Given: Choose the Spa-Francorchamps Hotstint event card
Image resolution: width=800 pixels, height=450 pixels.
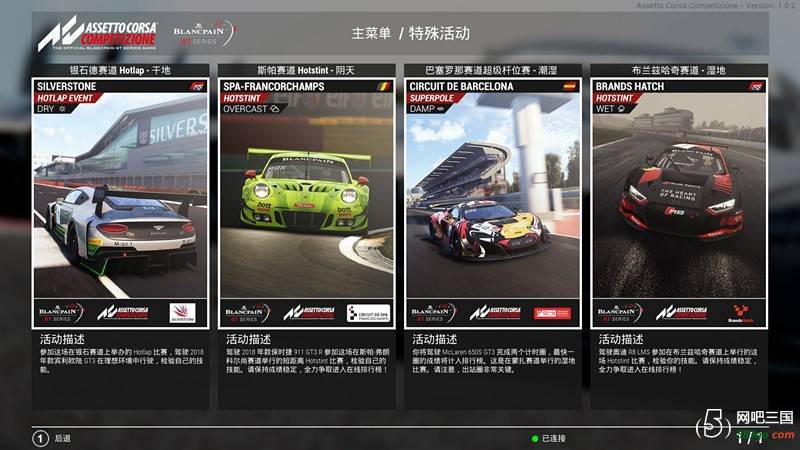Looking at the screenshot, I should coord(306,202).
